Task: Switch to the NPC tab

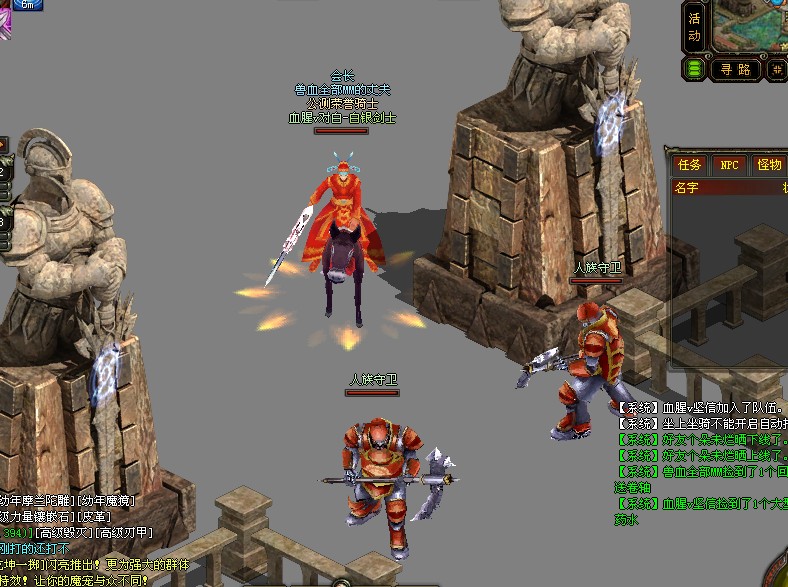Action: tap(730, 165)
